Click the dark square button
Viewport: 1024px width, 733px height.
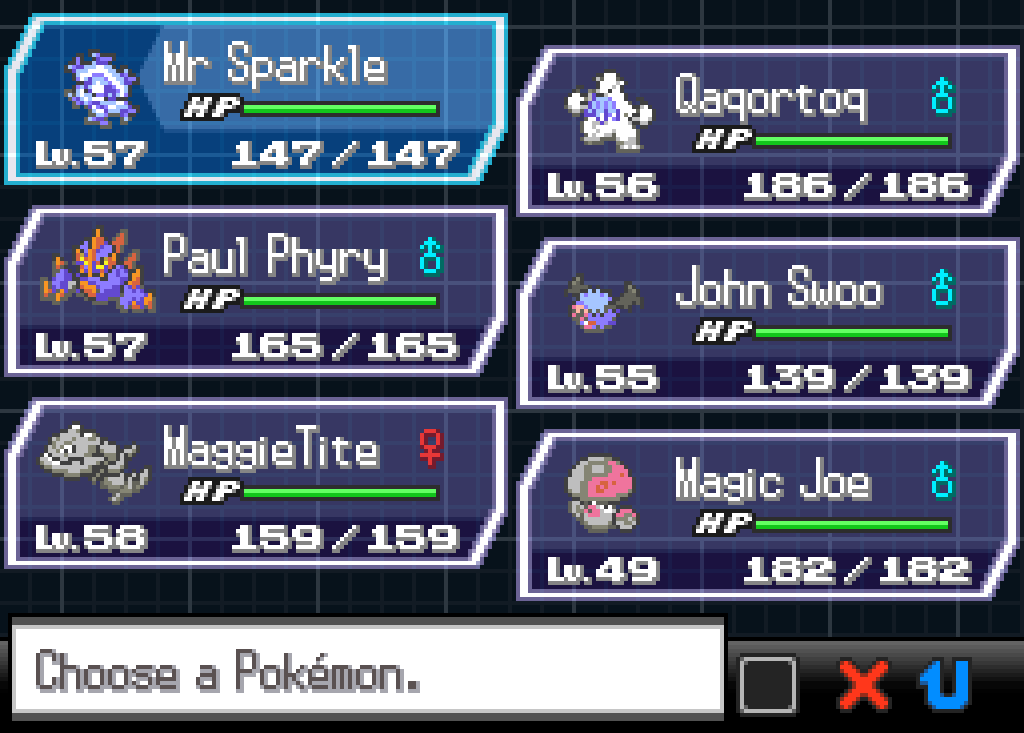[x=768, y=685]
